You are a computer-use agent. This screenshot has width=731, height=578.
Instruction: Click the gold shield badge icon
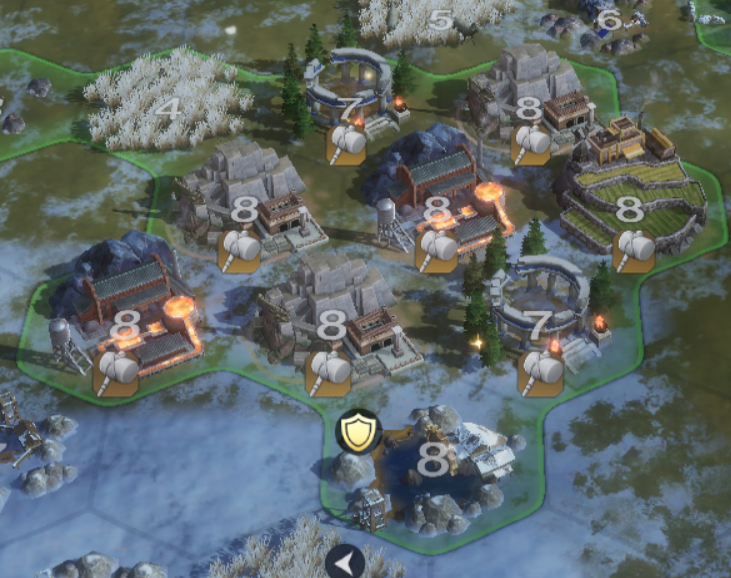point(354,431)
